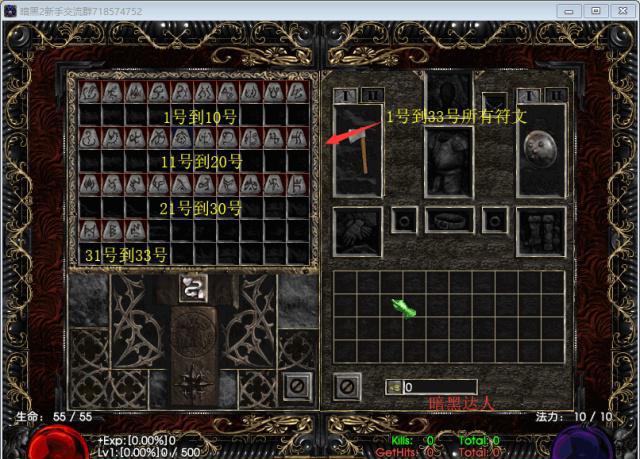Close the inventory panel with its cancel button
This screenshot has height=459, width=640.
(x=347, y=384)
